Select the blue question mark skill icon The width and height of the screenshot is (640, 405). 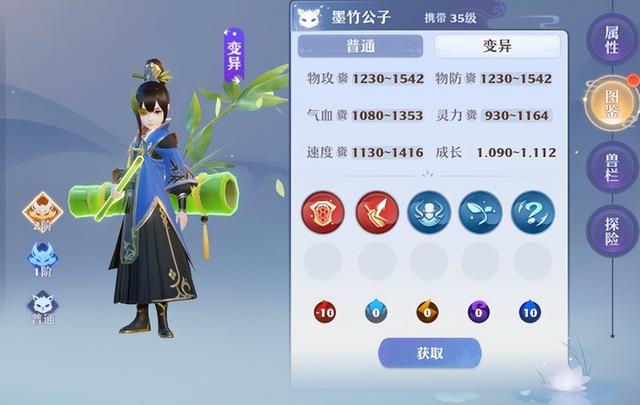coord(532,211)
